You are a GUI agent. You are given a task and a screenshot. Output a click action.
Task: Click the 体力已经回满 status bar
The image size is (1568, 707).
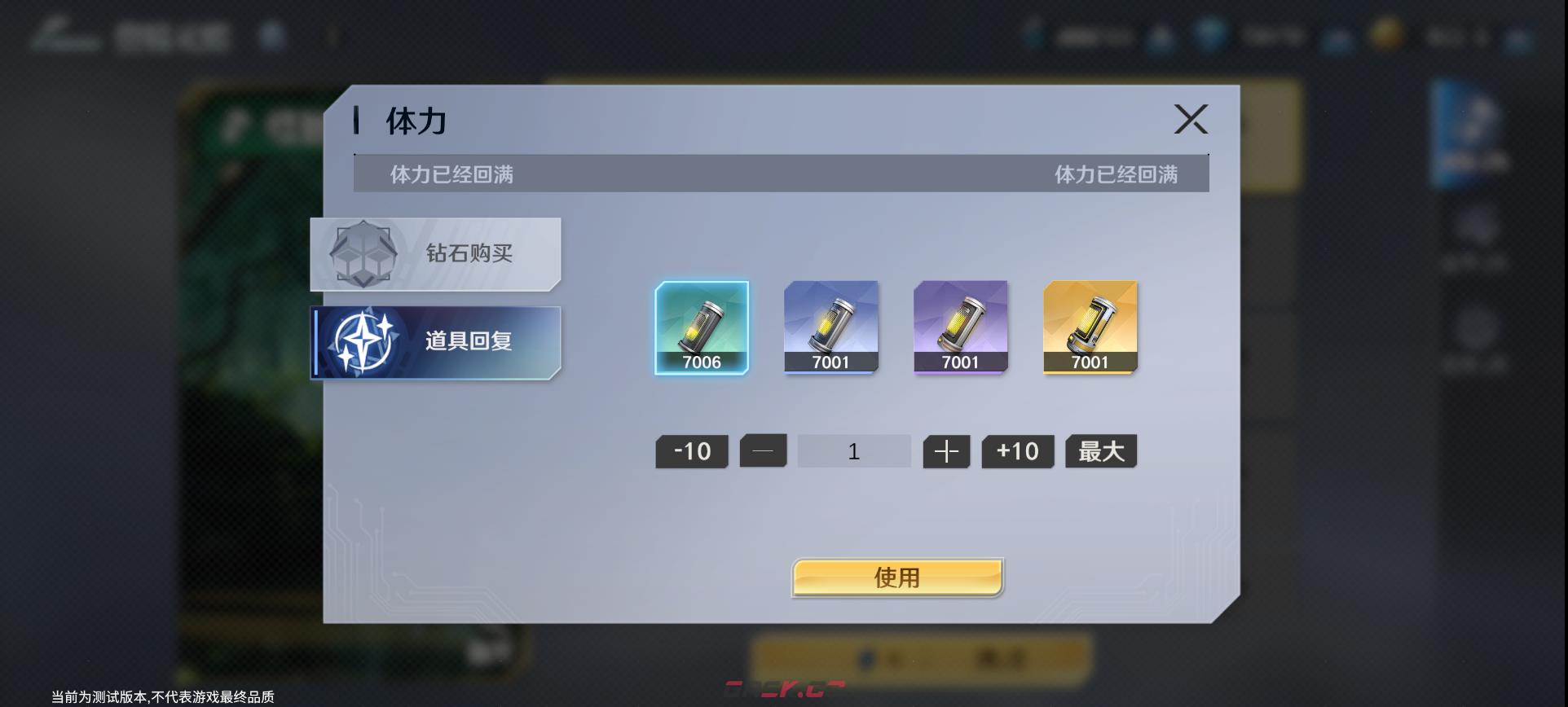(x=782, y=173)
